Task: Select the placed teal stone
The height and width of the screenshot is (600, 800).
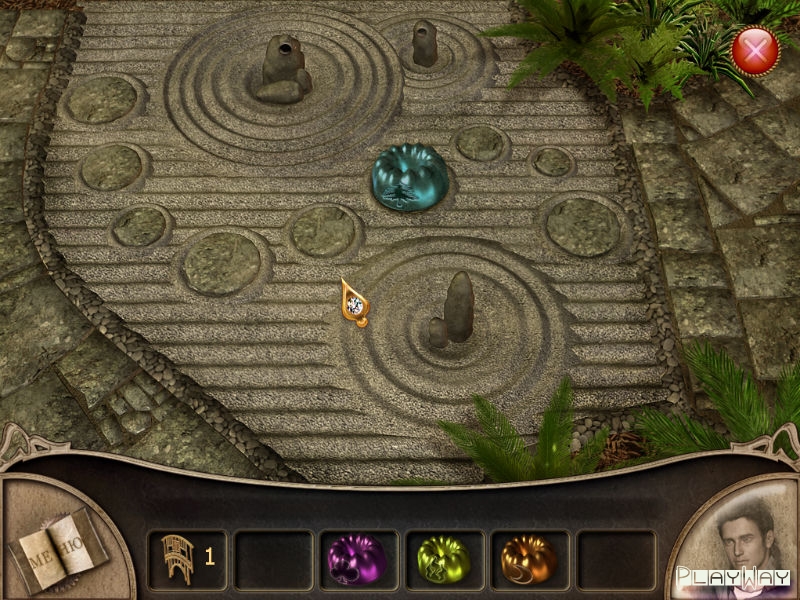Action: (408, 177)
